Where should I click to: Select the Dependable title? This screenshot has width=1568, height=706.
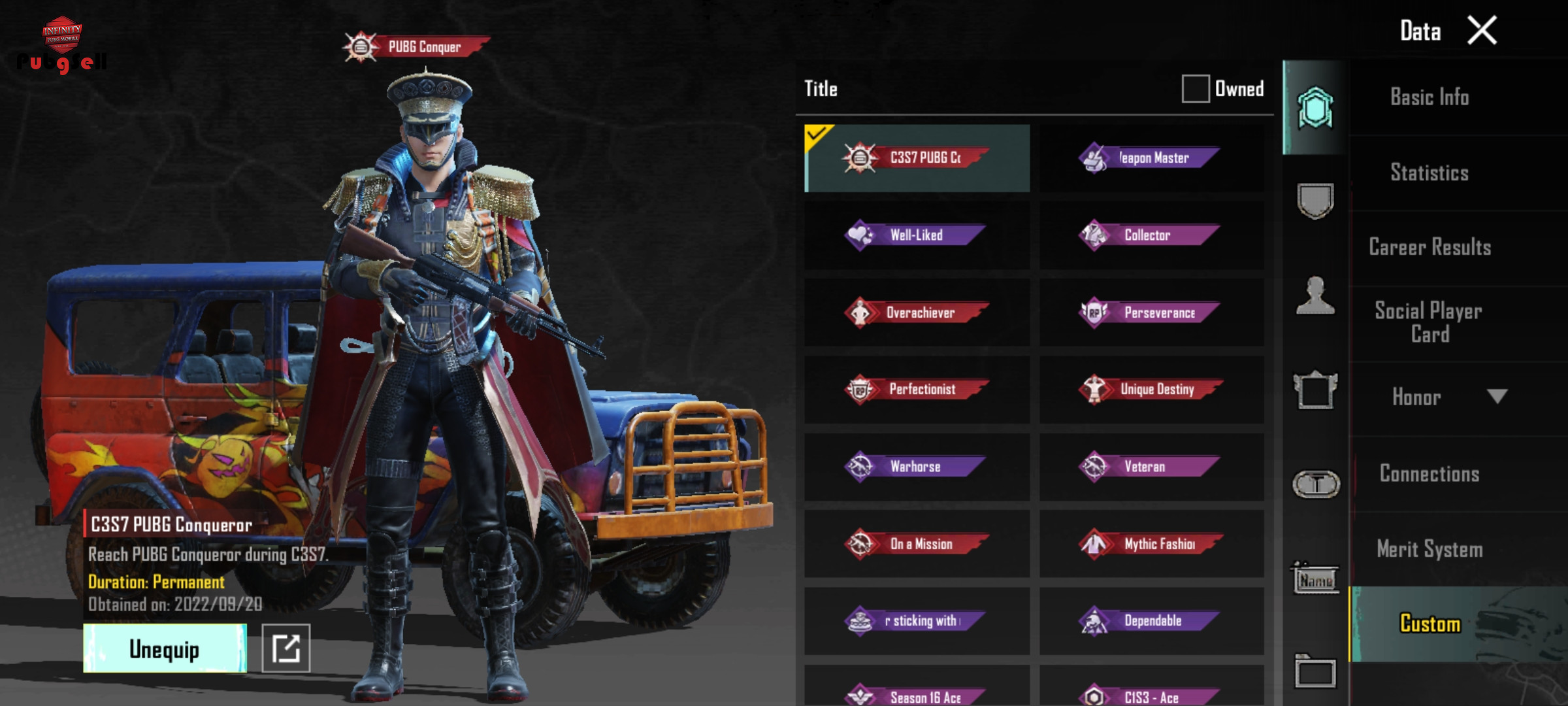1151,621
